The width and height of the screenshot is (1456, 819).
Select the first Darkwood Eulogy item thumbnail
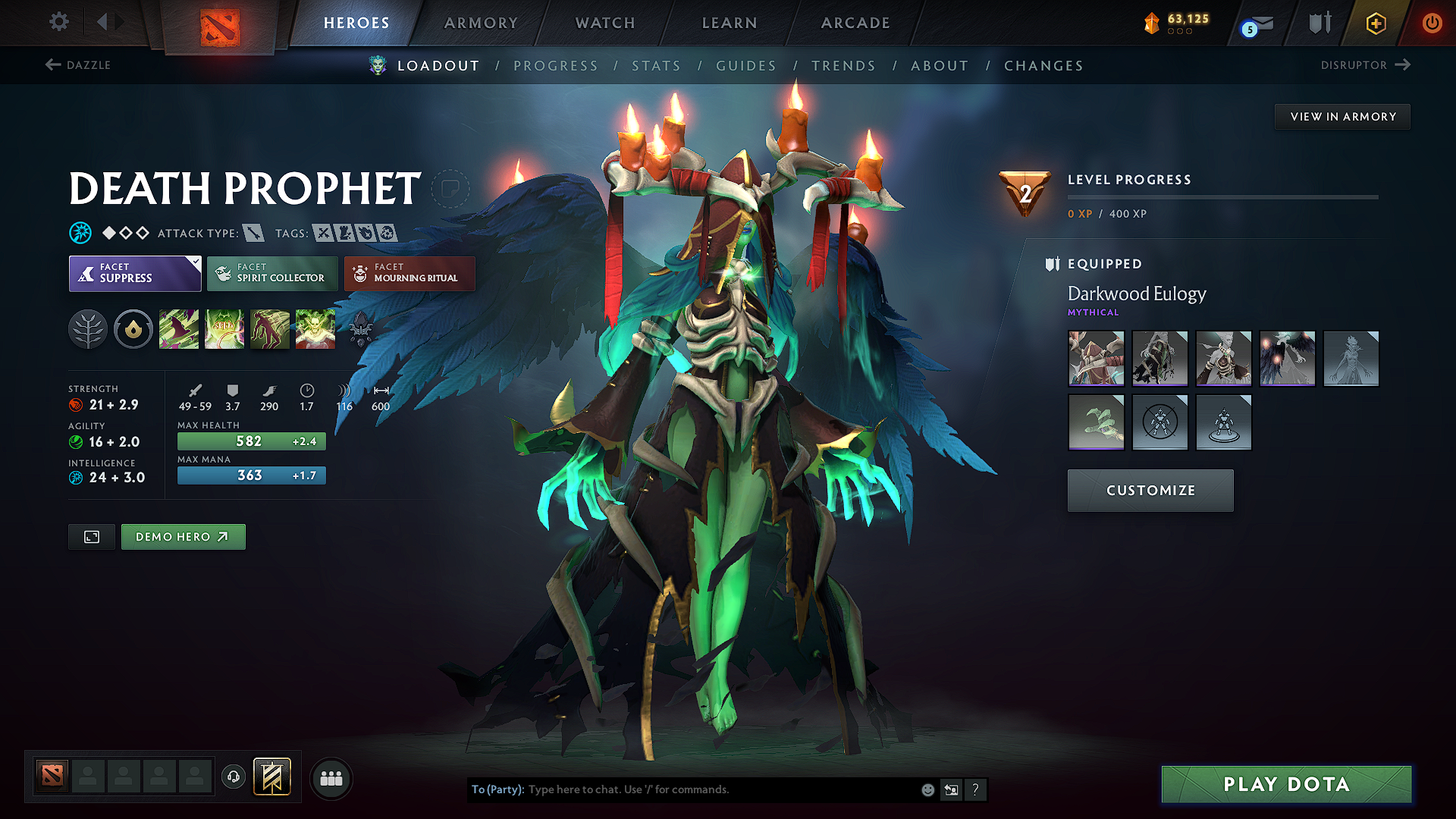pyautogui.click(x=1096, y=358)
